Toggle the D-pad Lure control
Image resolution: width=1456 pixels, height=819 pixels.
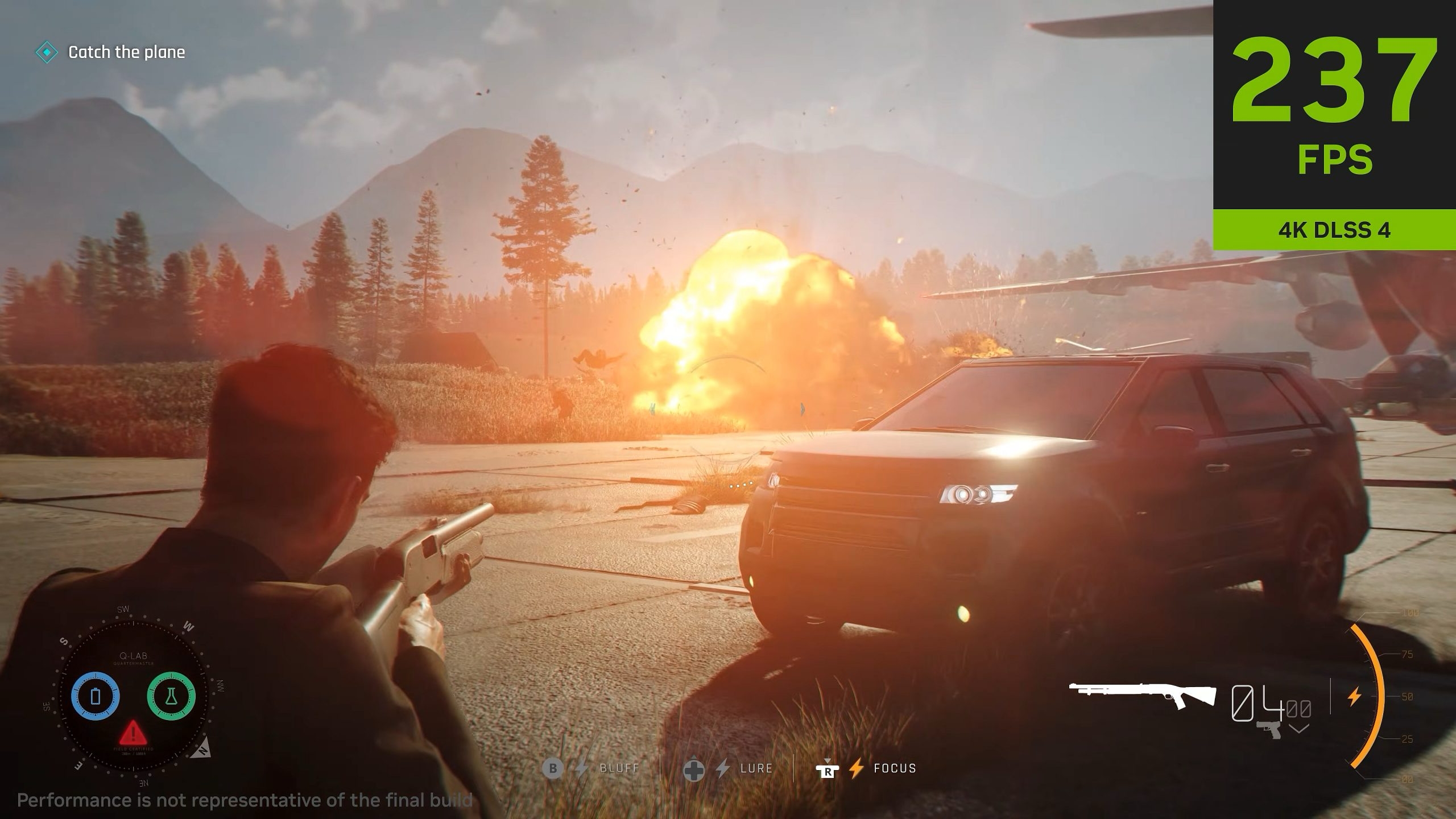pyautogui.click(x=695, y=771)
